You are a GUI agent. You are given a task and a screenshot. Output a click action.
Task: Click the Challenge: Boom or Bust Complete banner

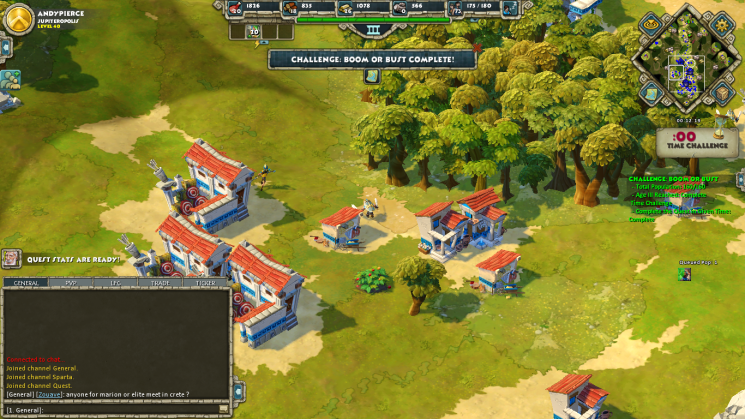[x=372, y=59]
